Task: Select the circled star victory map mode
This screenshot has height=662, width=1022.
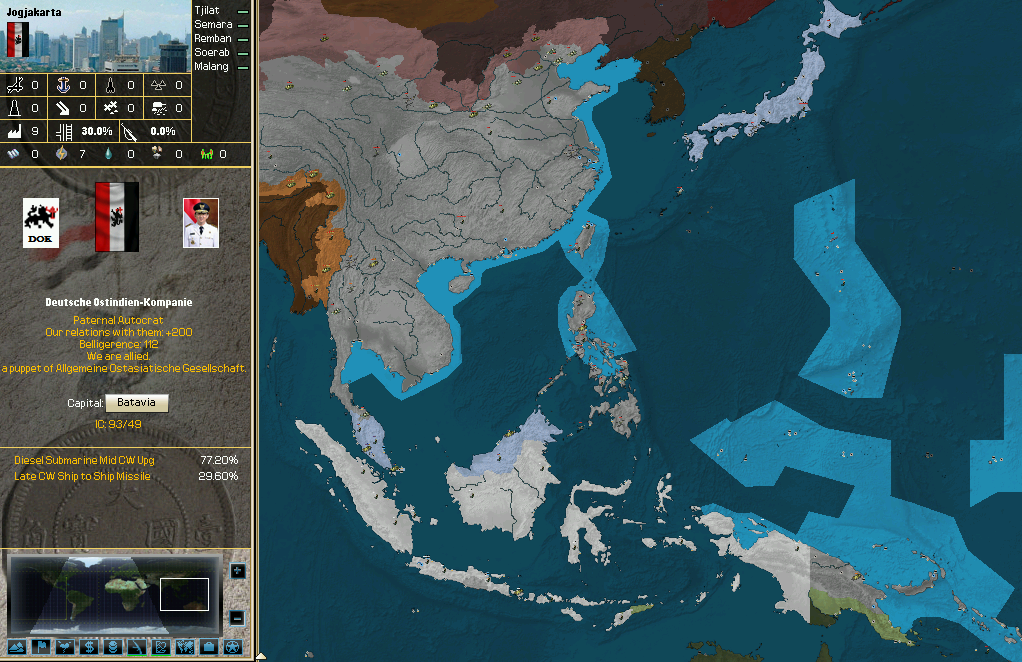Action: (233, 647)
